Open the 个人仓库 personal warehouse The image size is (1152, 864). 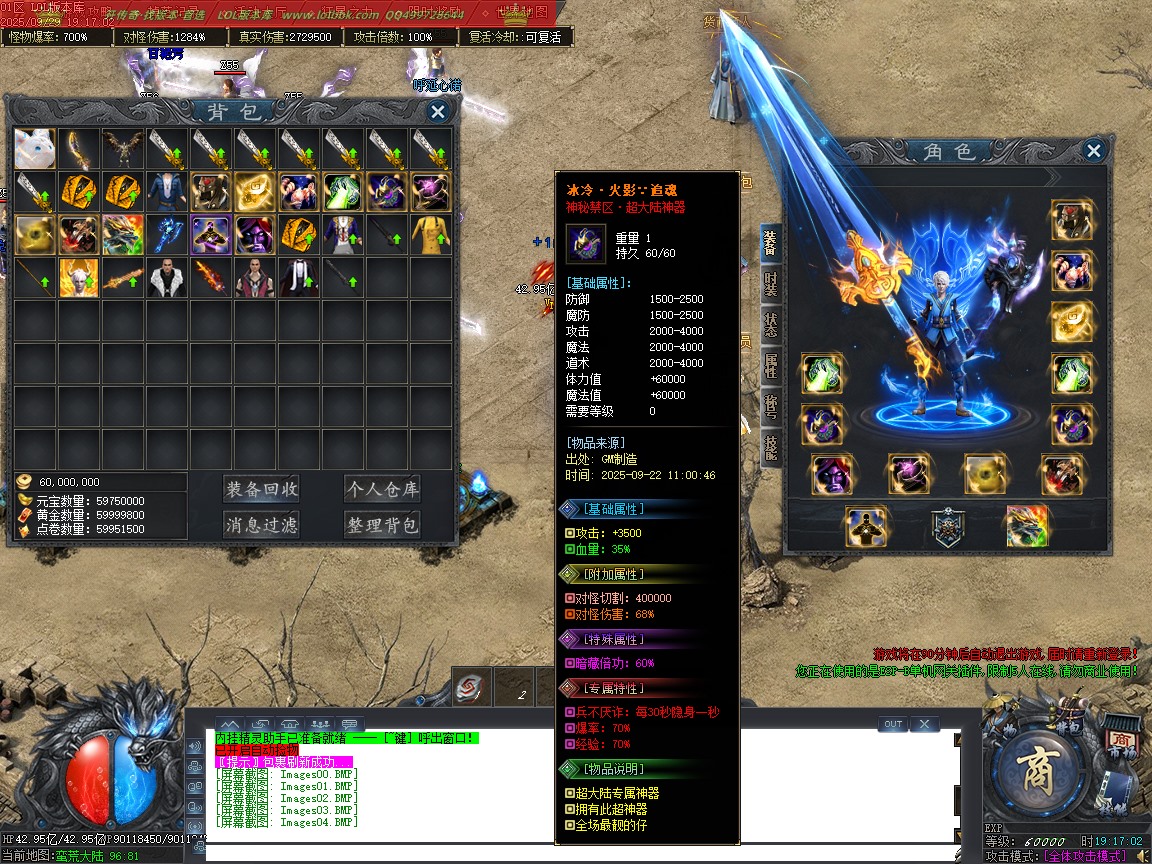382,489
